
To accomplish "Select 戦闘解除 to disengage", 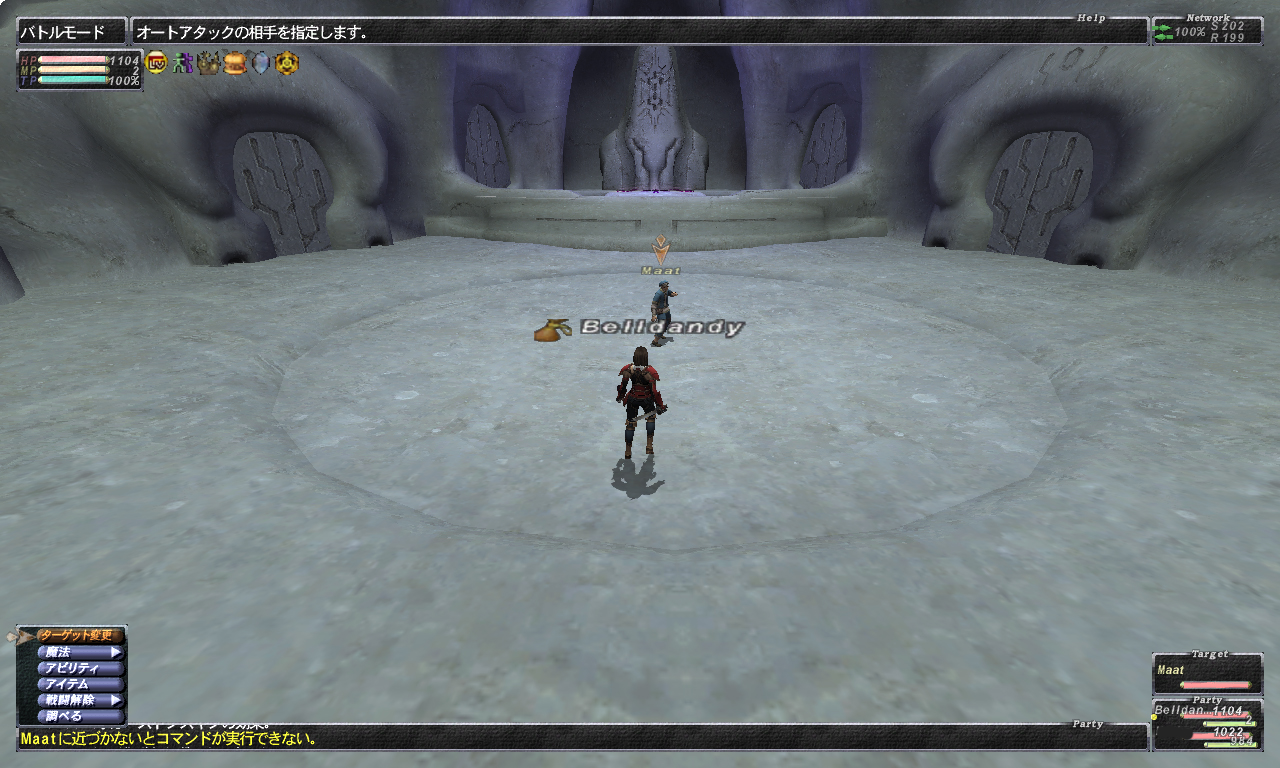I will (x=79, y=700).
